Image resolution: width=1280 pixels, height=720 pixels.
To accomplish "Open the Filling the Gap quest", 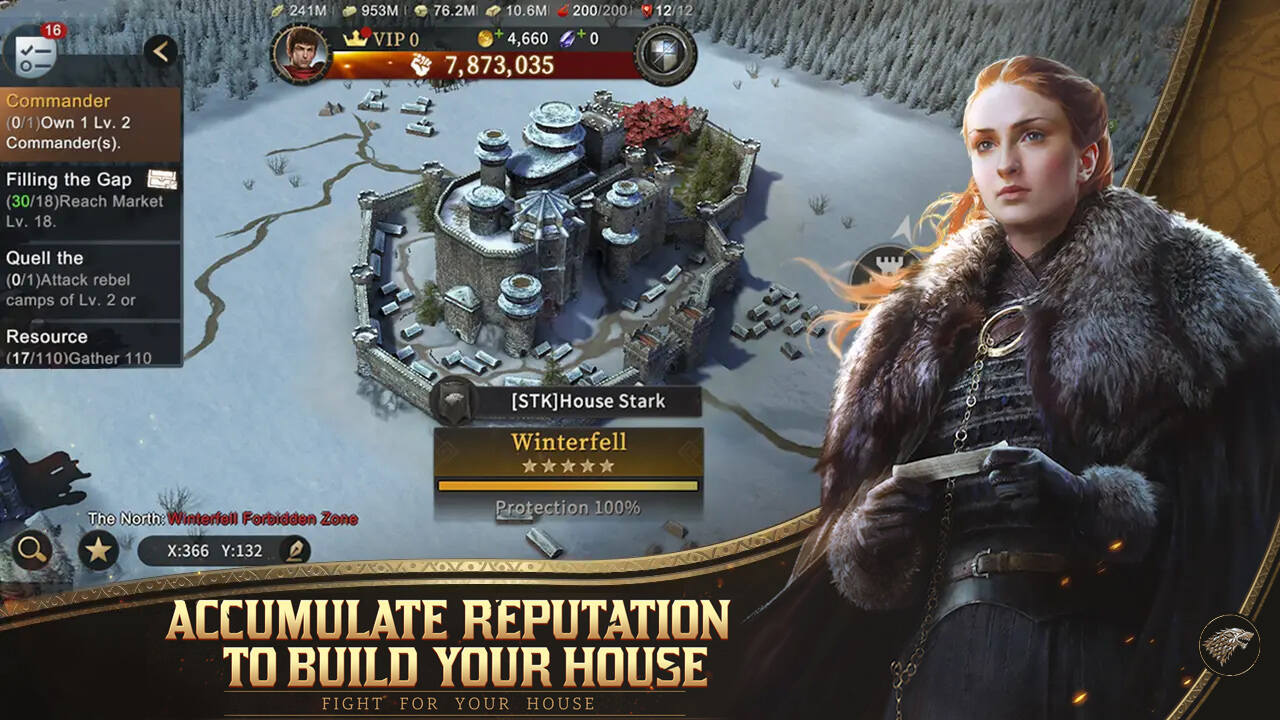I will [x=90, y=200].
